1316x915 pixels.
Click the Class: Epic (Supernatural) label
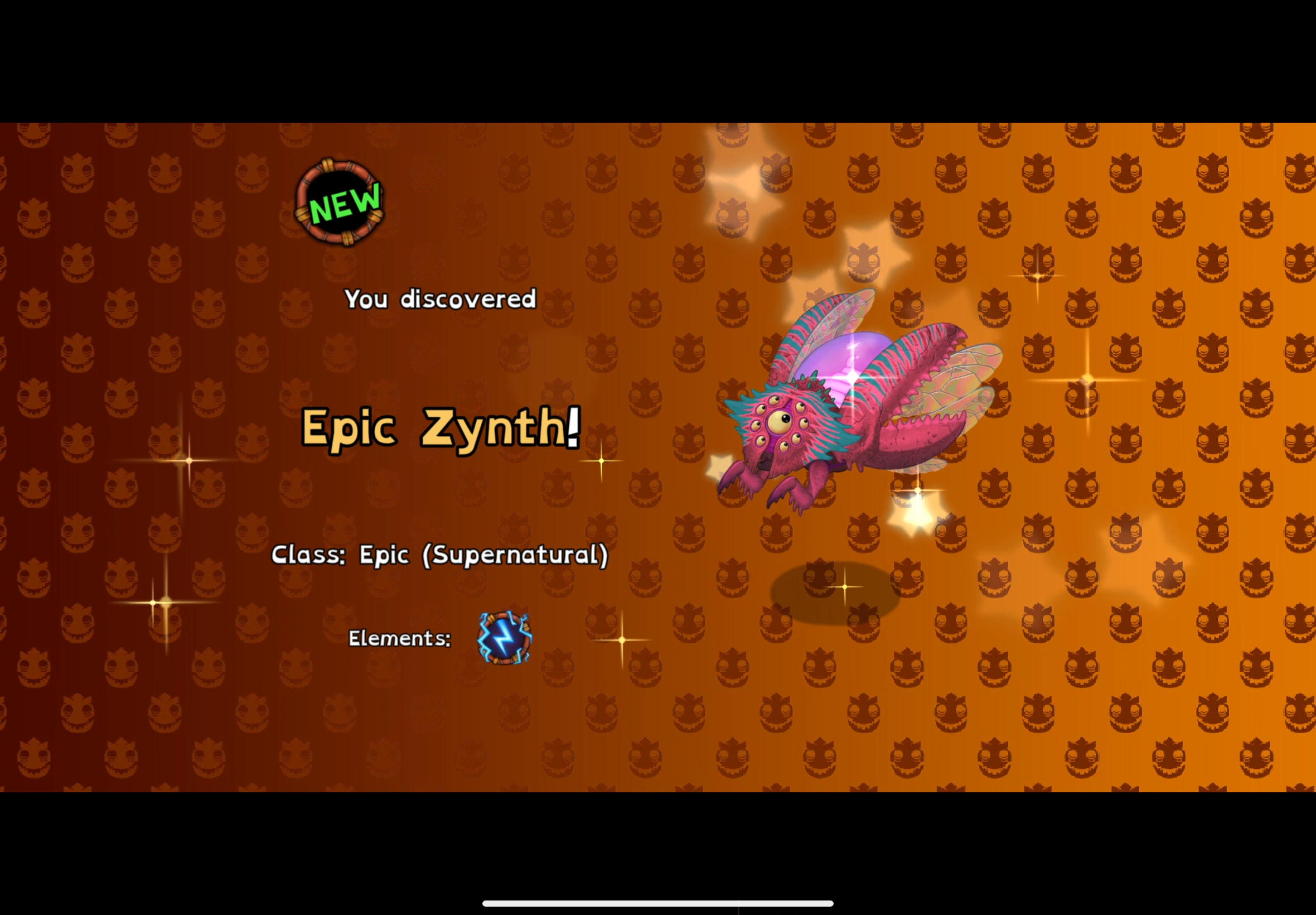click(x=441, y=554)
